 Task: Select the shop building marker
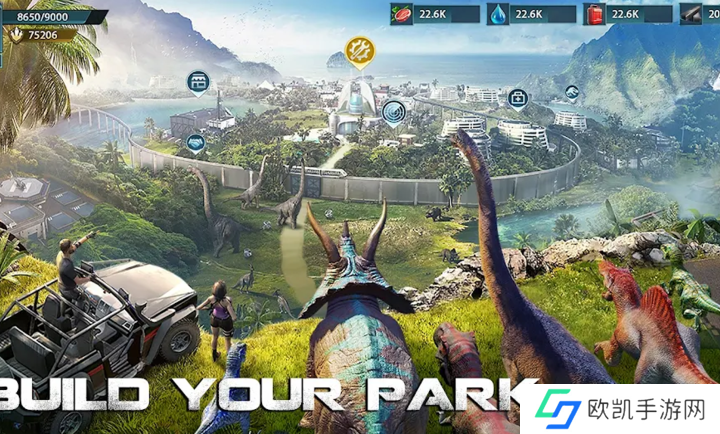pos(198,81)
